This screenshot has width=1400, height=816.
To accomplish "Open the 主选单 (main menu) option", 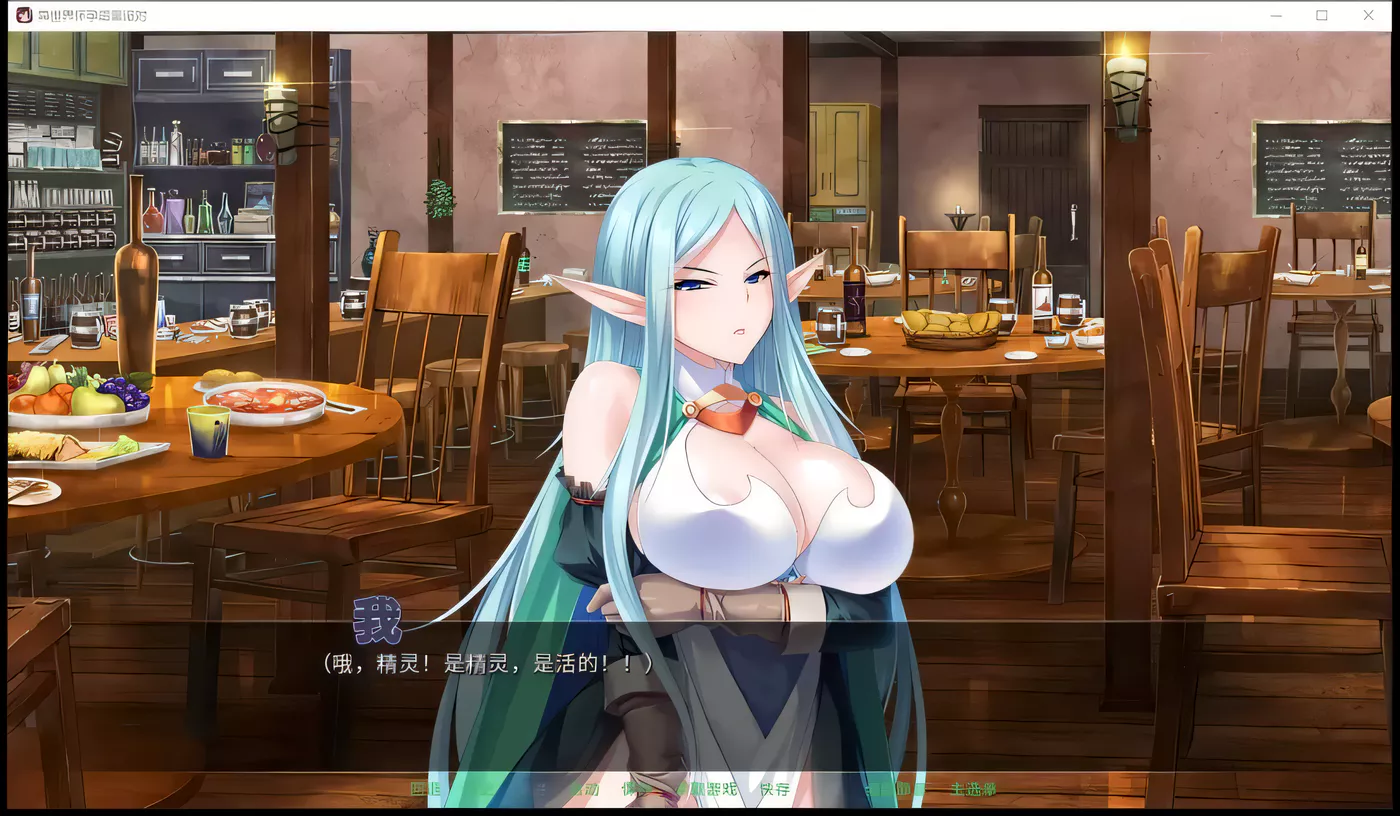I will click(972, 789).
